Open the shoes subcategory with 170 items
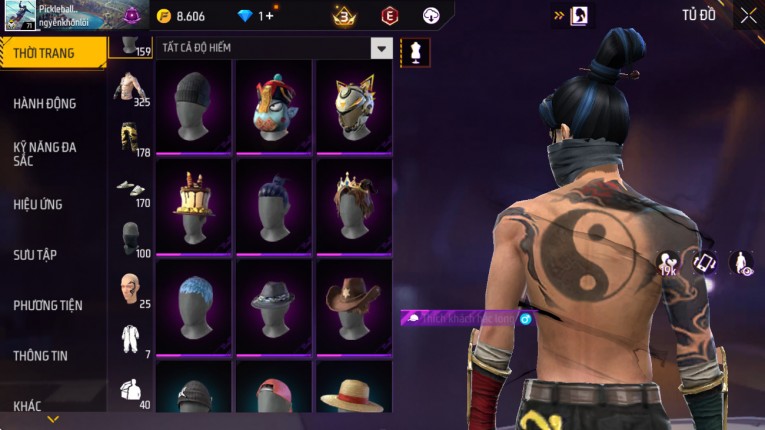The width and height of the screenshot is (765, 430). point(130,190)
